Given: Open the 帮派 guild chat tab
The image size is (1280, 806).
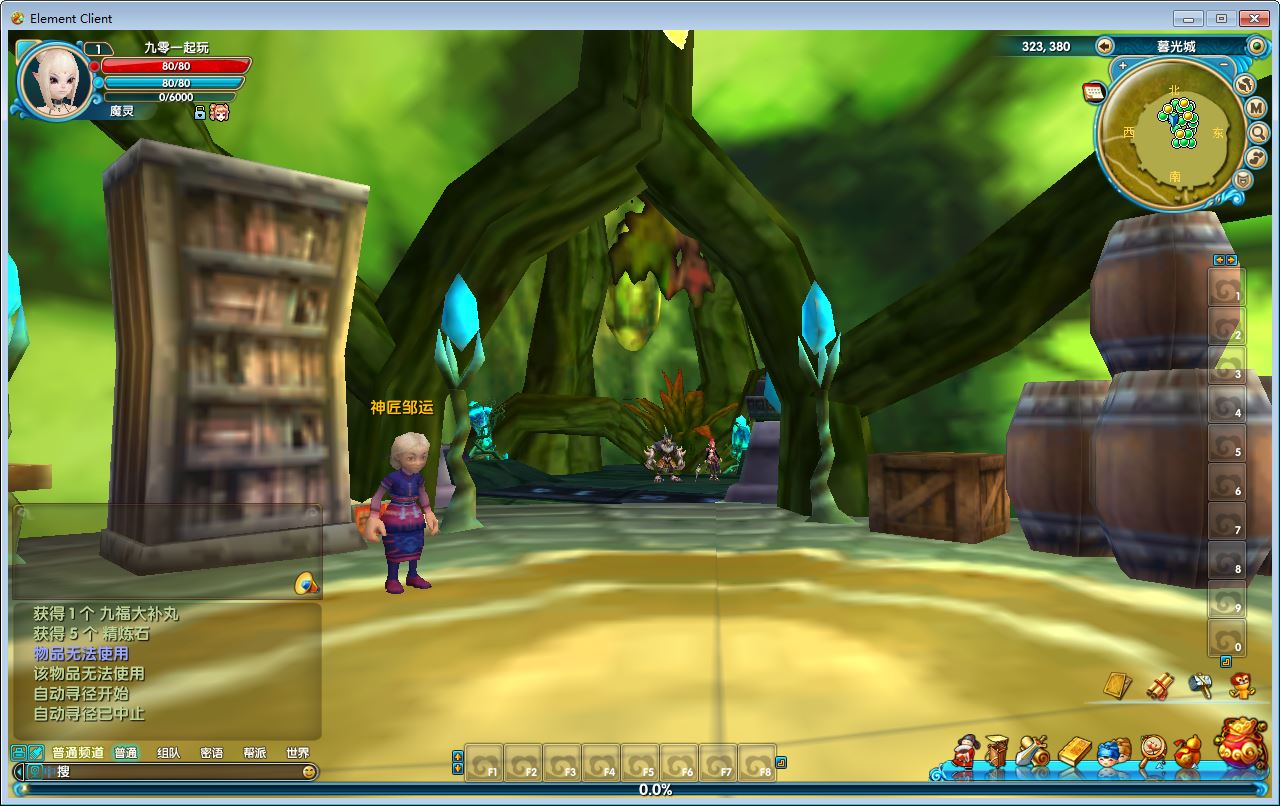Looking at the screenshot, I should point(255,753).
